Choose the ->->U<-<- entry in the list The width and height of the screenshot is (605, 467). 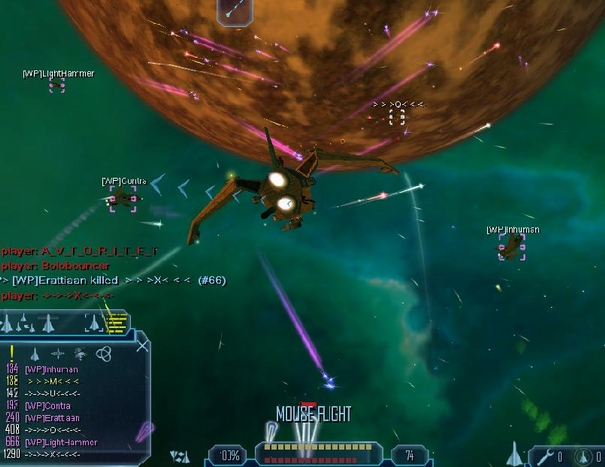[52, 393]
